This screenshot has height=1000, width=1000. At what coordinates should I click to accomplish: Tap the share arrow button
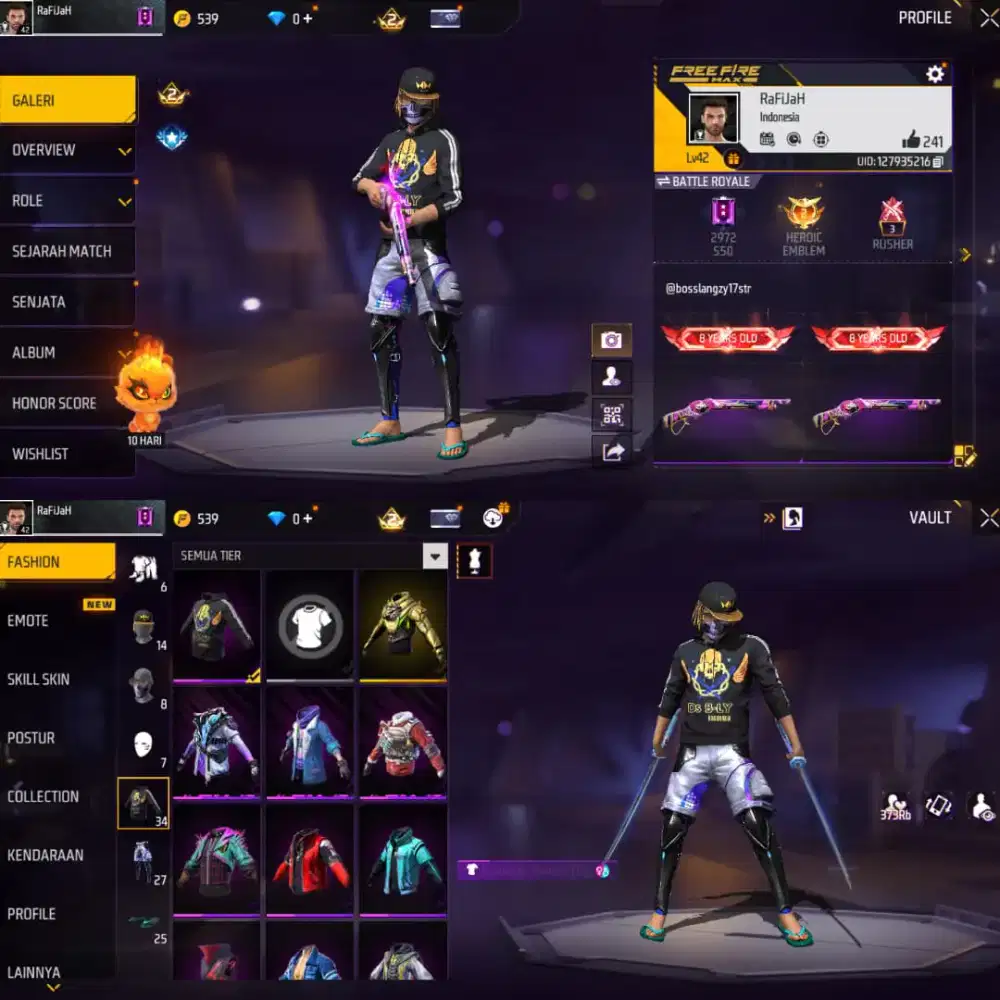coord(612,452)
